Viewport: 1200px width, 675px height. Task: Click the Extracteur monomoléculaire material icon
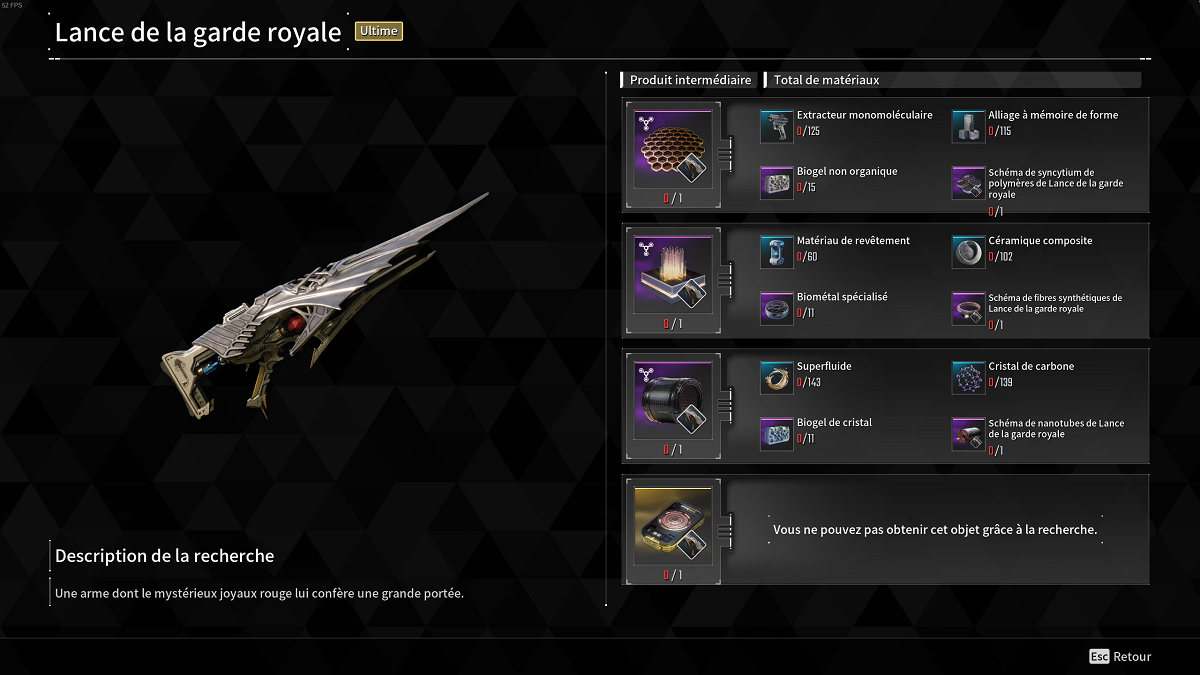pyautogui.click(x=777, y=126)
